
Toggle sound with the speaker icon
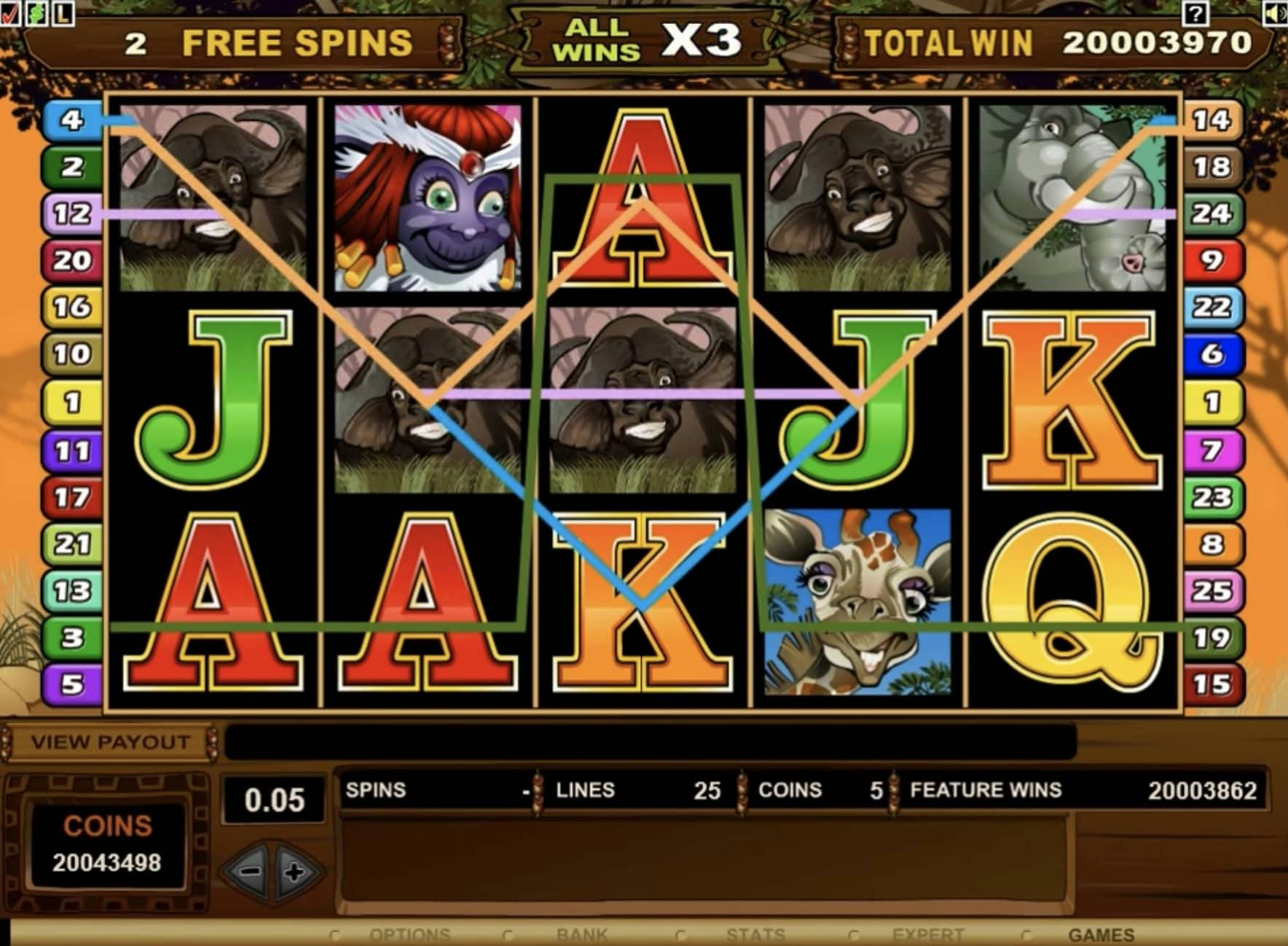tap(1275, 12)
